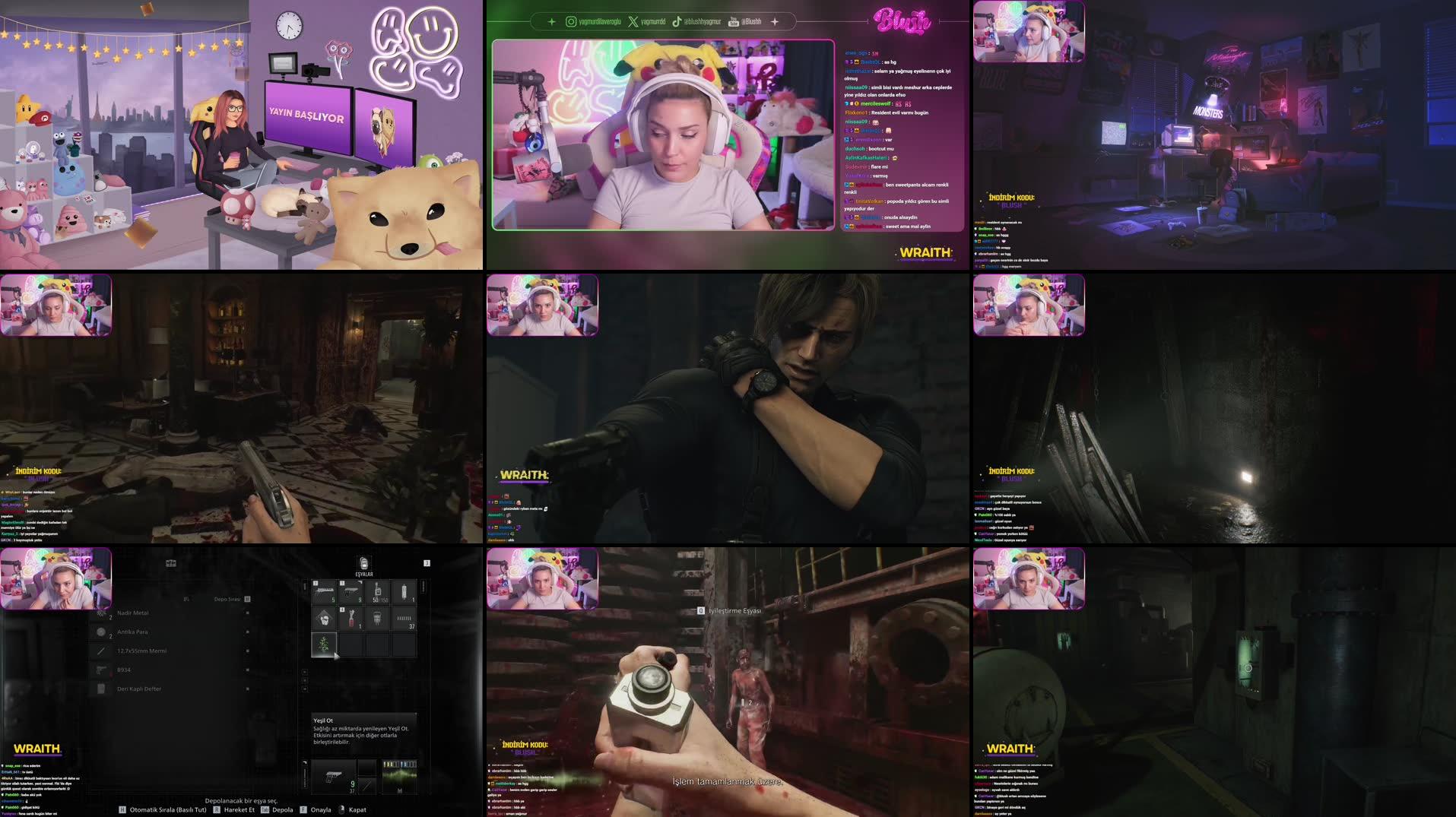Switch to the EŞYALAR tab

[363, 573]
